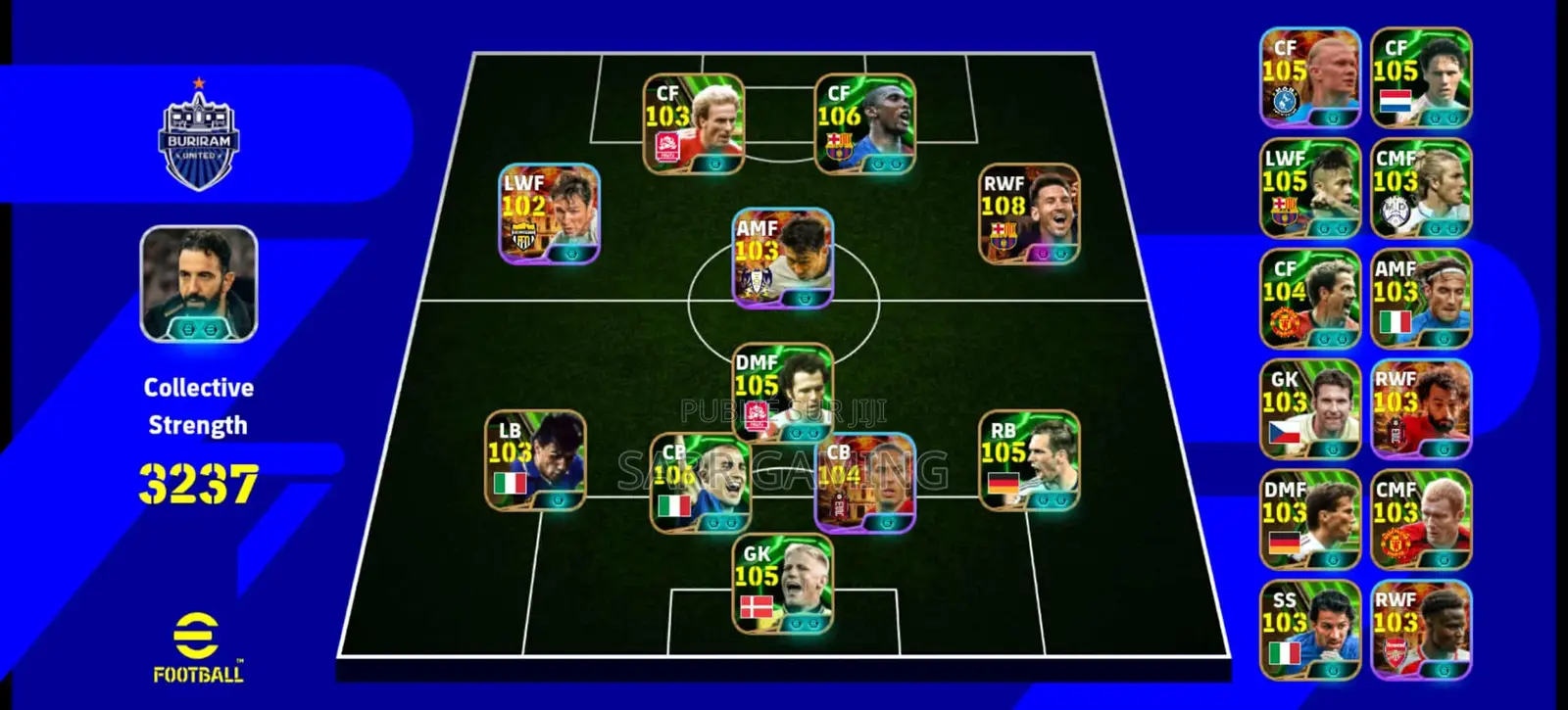Choose the CF 106 Barcelona striker card
Screen dimensions: 1568x710
click(864, 124)
